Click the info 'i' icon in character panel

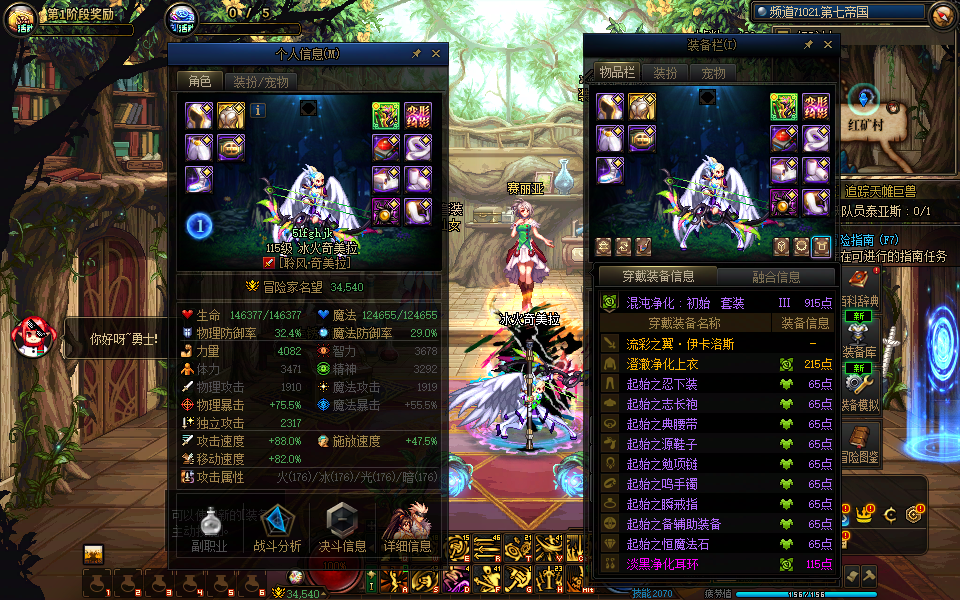pos(258,111)
